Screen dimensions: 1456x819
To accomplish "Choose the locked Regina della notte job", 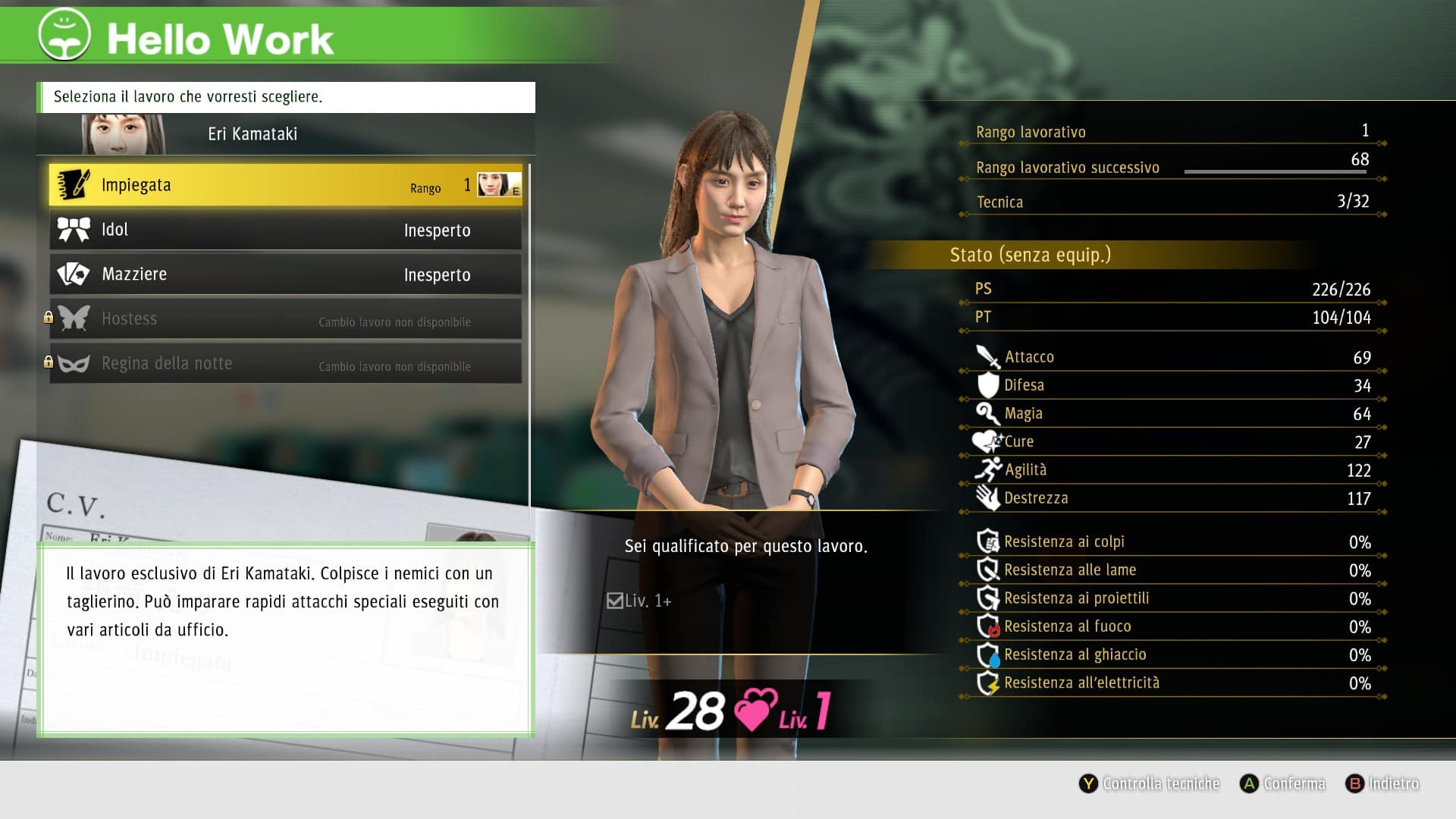I will coord(285,364).
